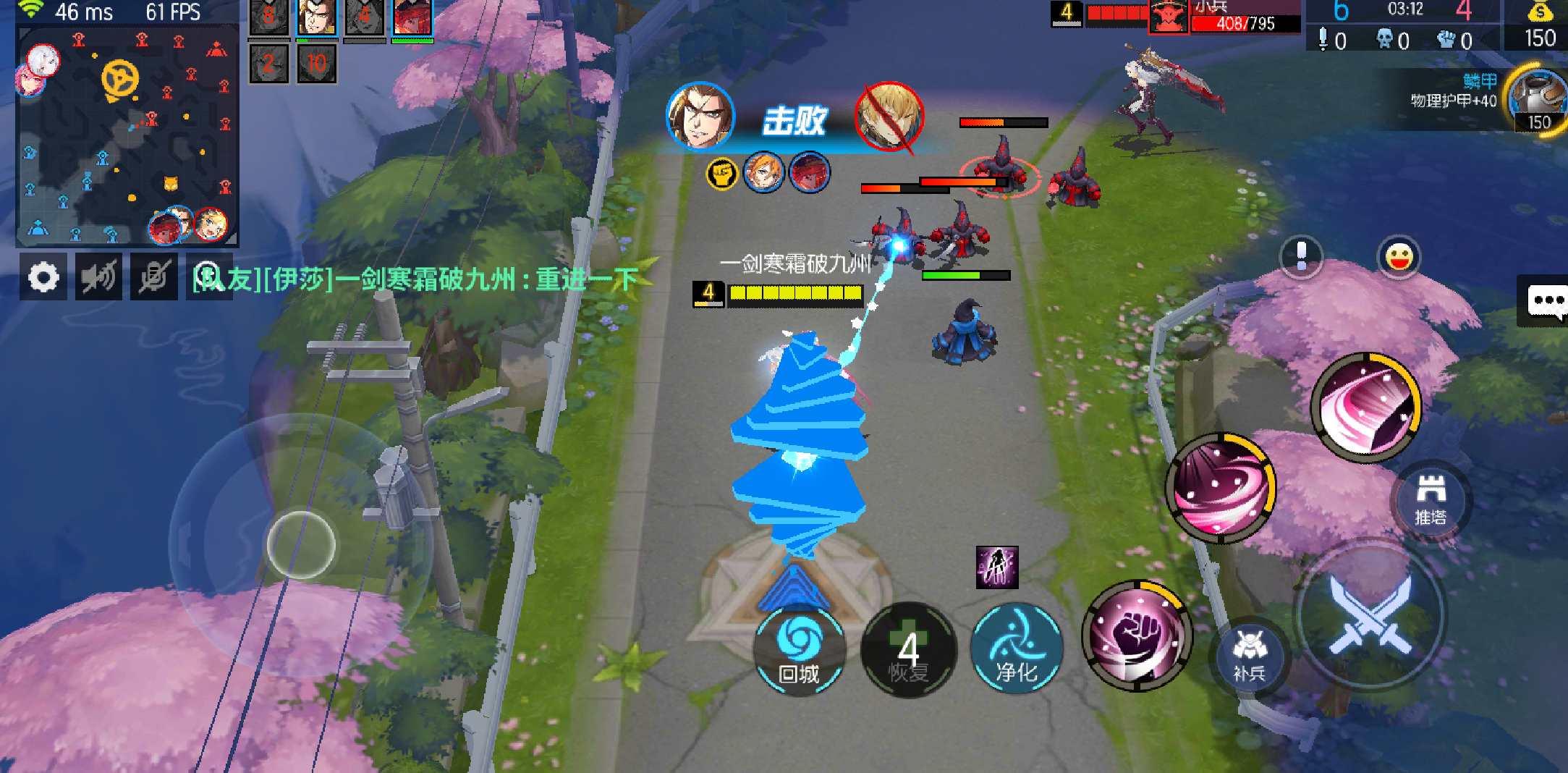Open settings with the gear icon

44,276
